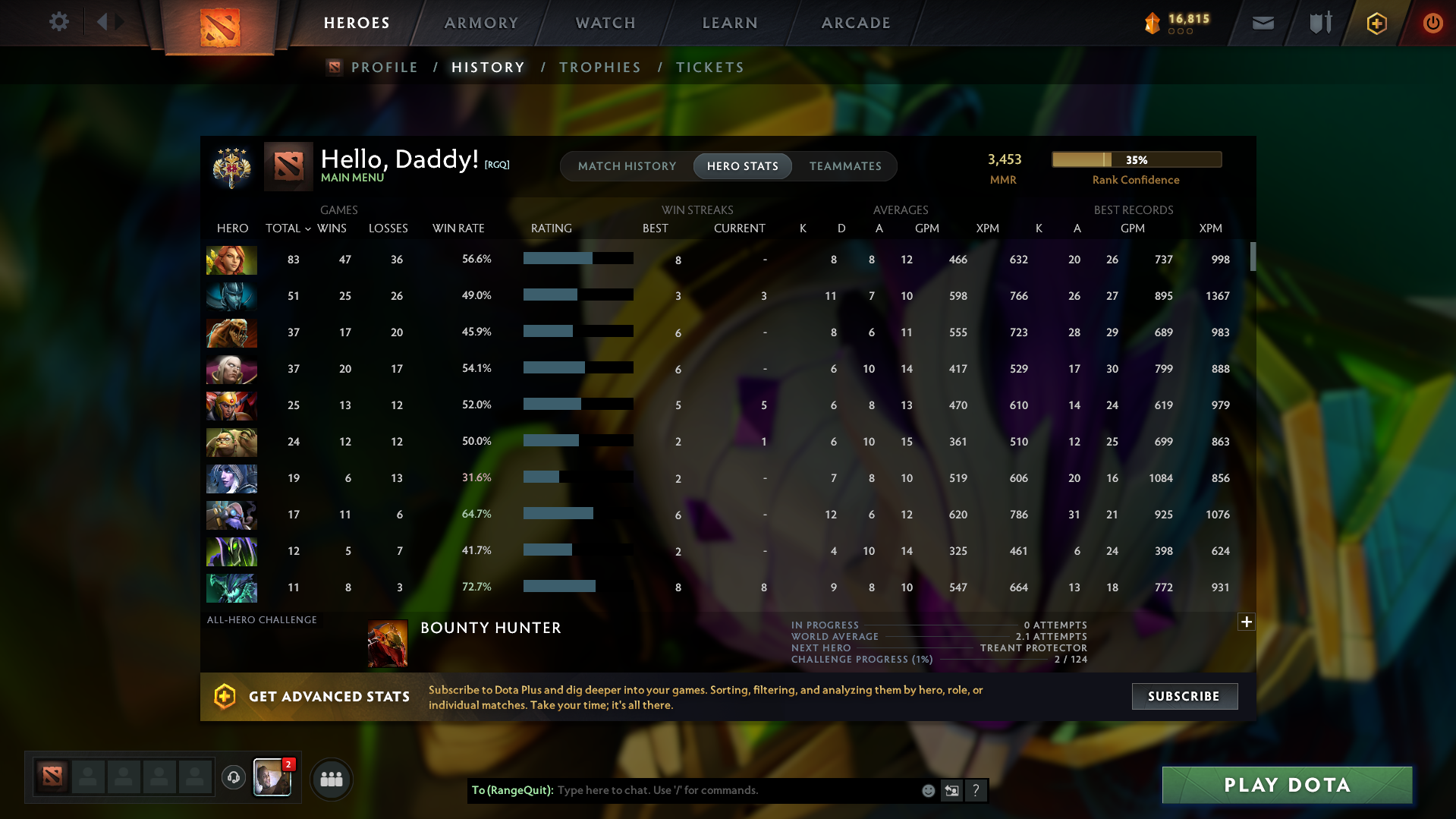Select Lina's hero portrait in stats list
The height and width of the screenshot is (819, 1456).
coord(231,260)
